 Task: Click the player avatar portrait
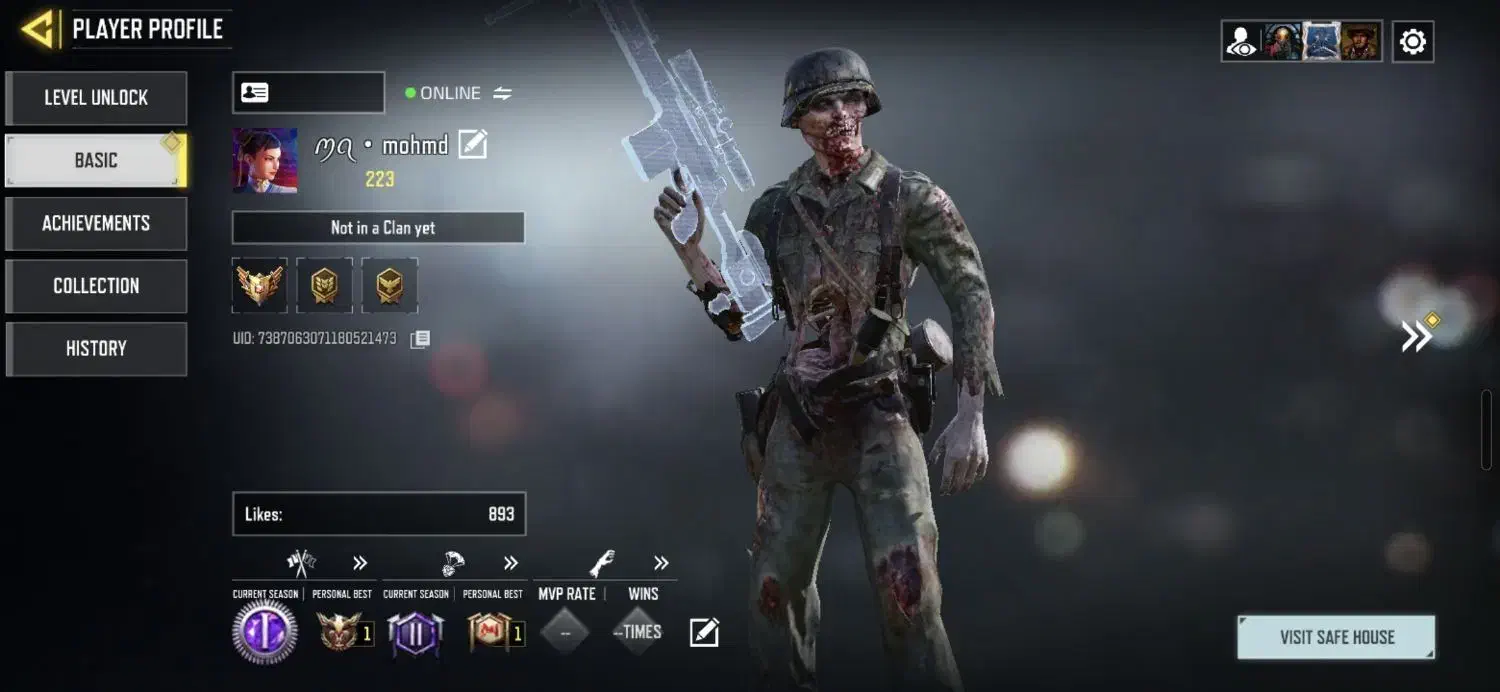265,160
